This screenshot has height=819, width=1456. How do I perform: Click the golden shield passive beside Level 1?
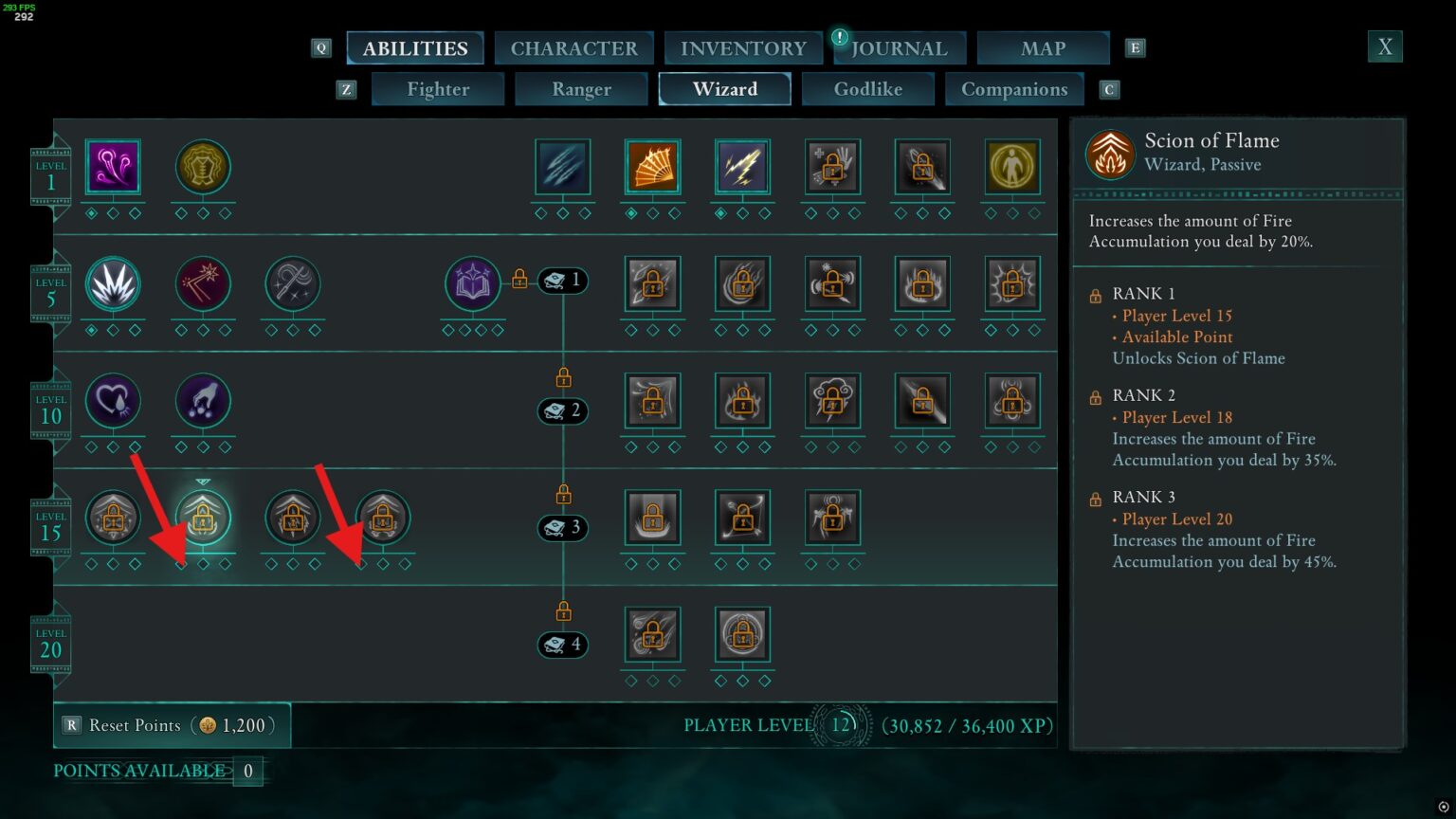coord(202,165)
